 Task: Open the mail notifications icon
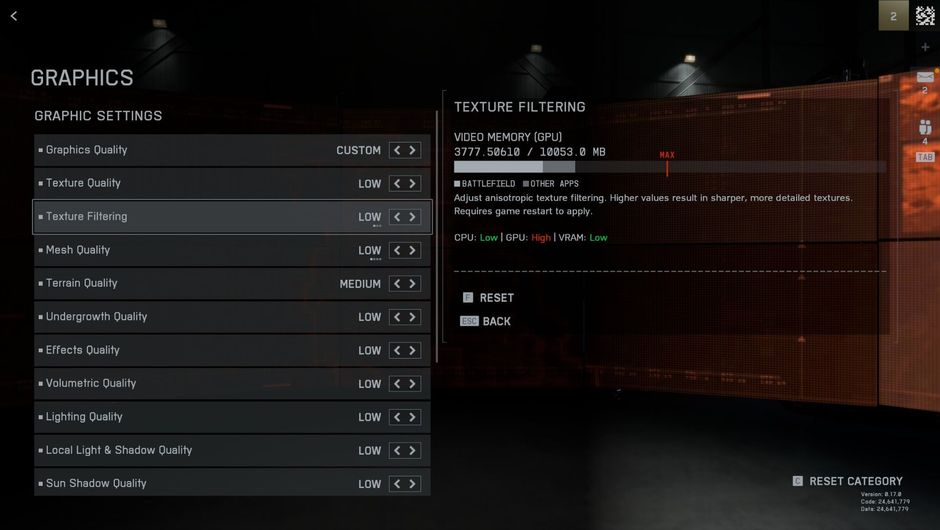[x=925, y=77]
